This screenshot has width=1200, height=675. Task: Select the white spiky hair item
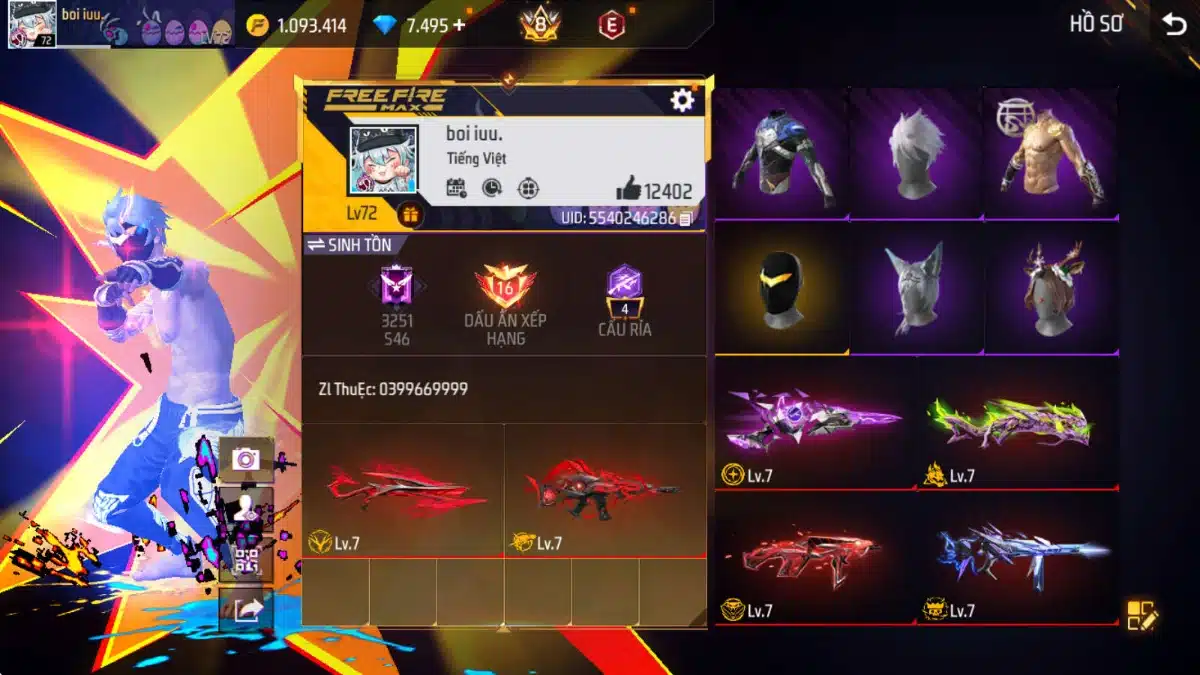pyautogui.click(x=916, y=153)
